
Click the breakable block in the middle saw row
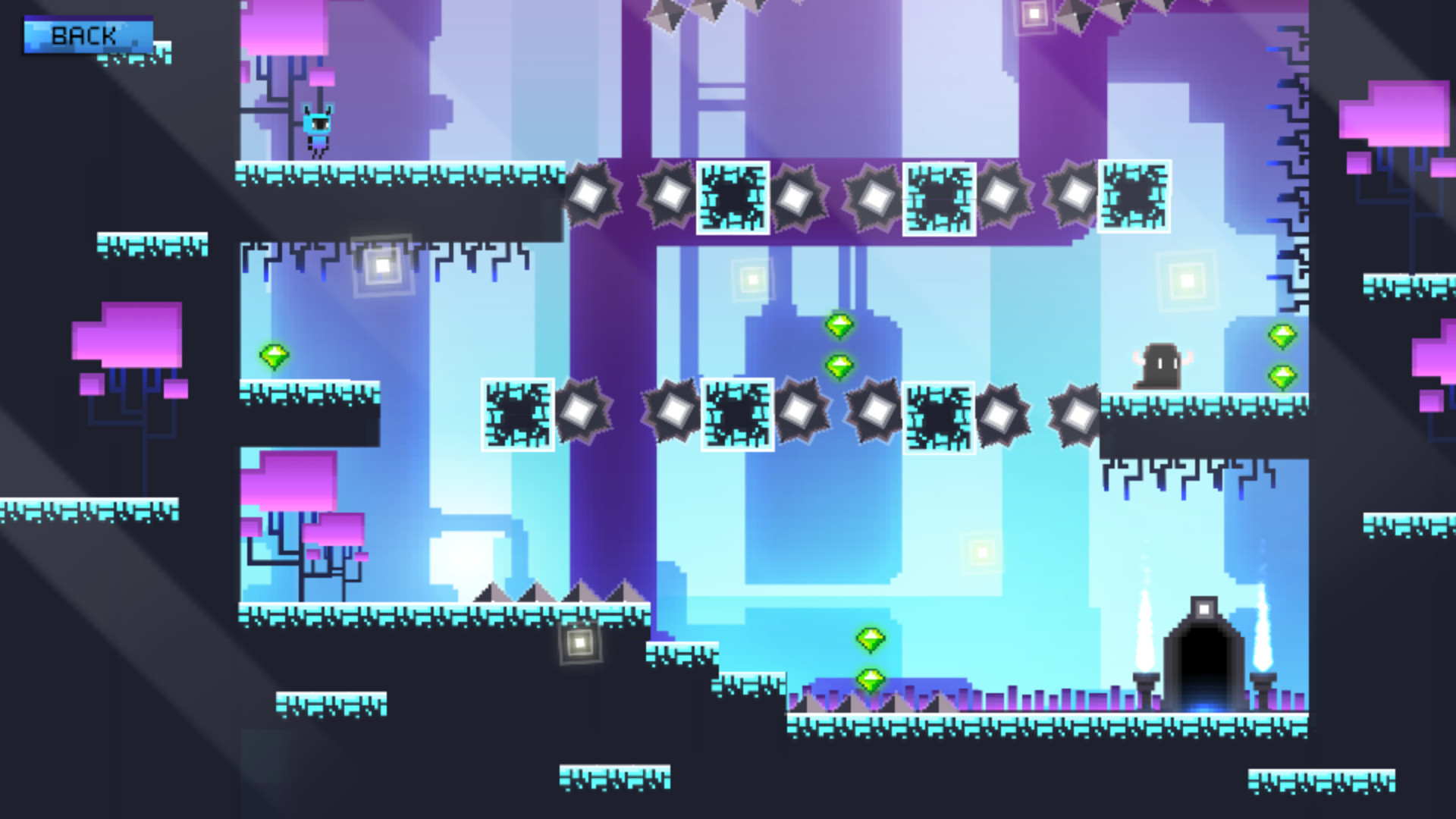click(x=736, y=416)
